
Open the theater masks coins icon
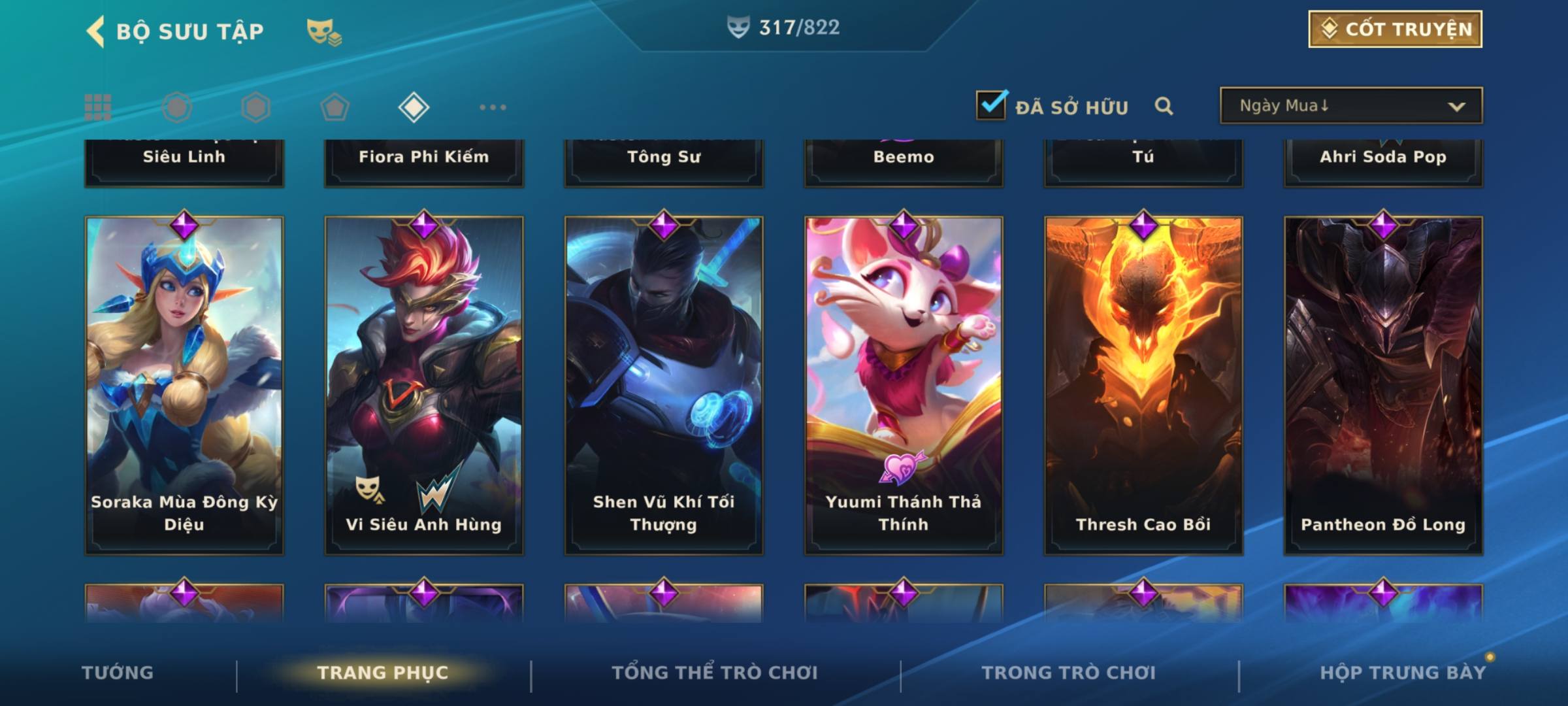click(324, 31)
